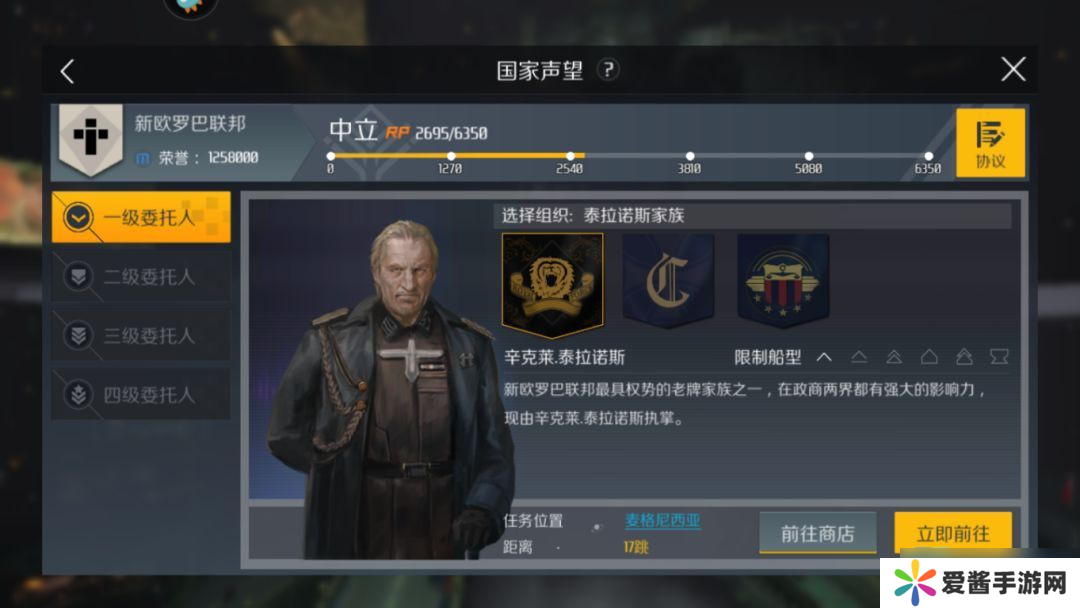The height and width of the screenshot is (608, 1080).
Task: Follow the 麦格尼西亚 location link
Action: pyautogui.click(x=663, y=521)
